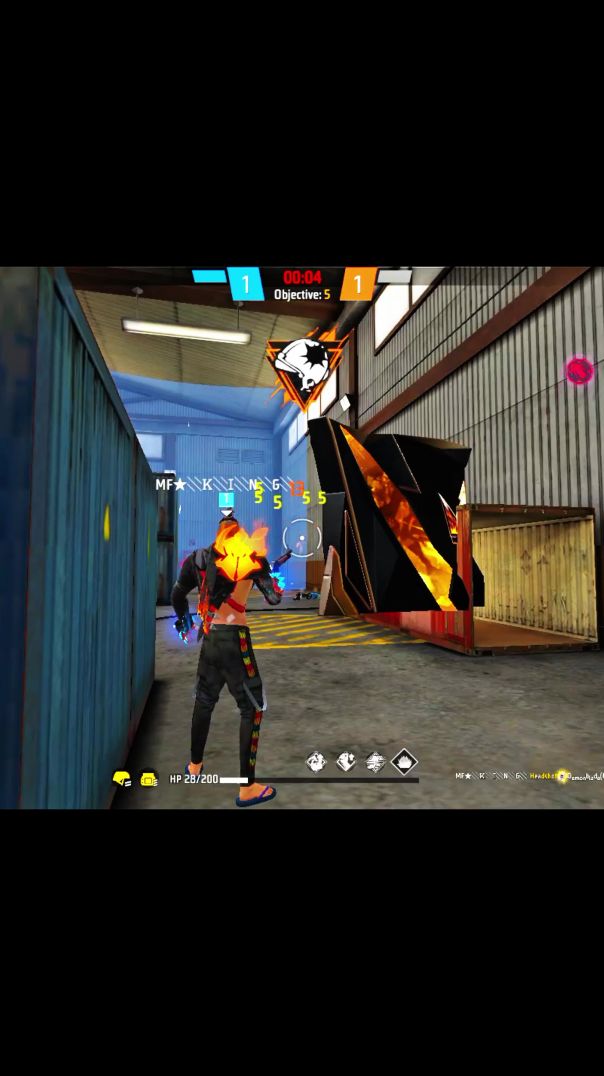Image resolution: width=604 pixels, height=1076 pixels.
Task: Tap the pink swirl icon on the wall
Action: 579,371
